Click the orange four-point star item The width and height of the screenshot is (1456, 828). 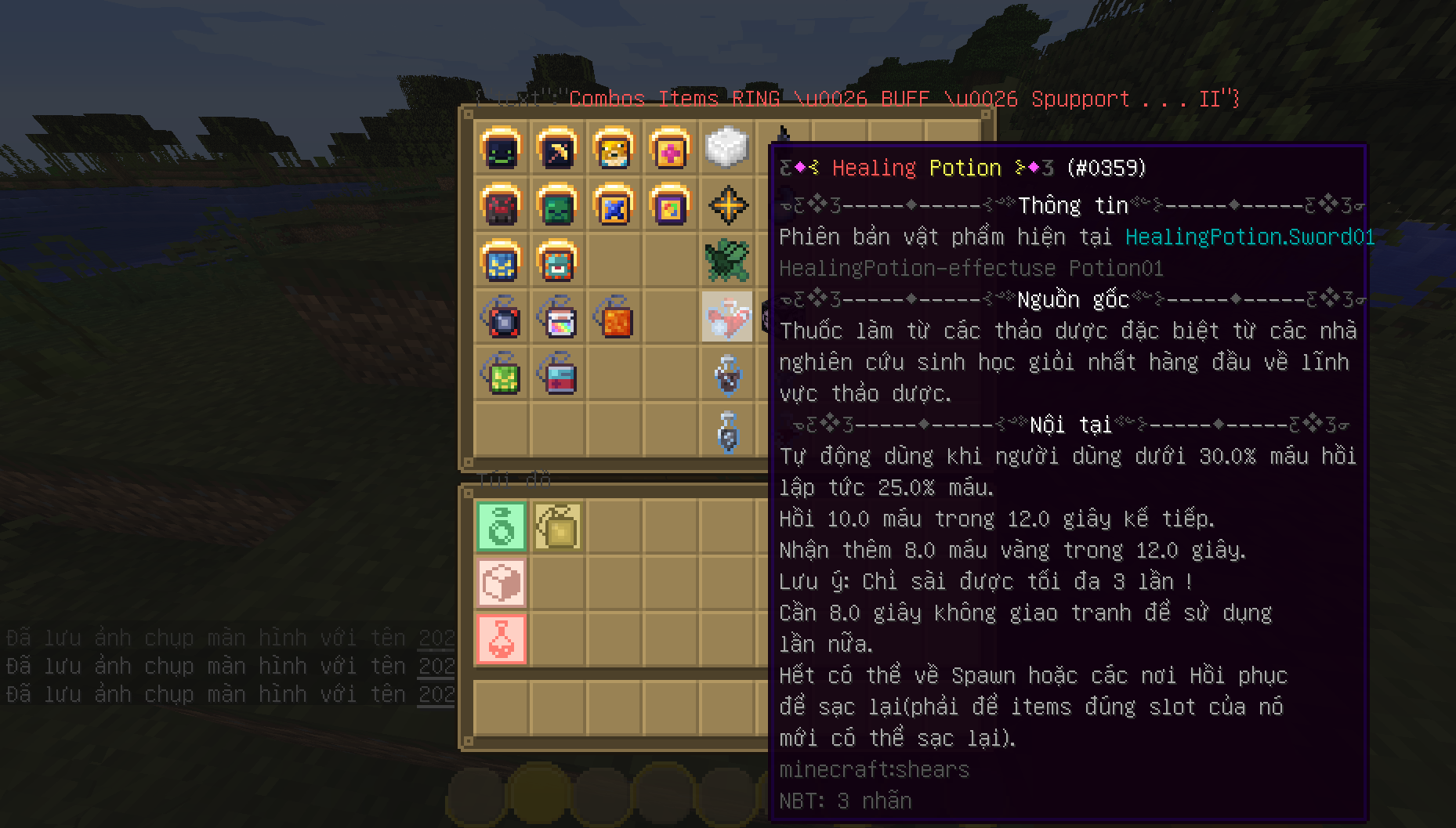[727, 205]
